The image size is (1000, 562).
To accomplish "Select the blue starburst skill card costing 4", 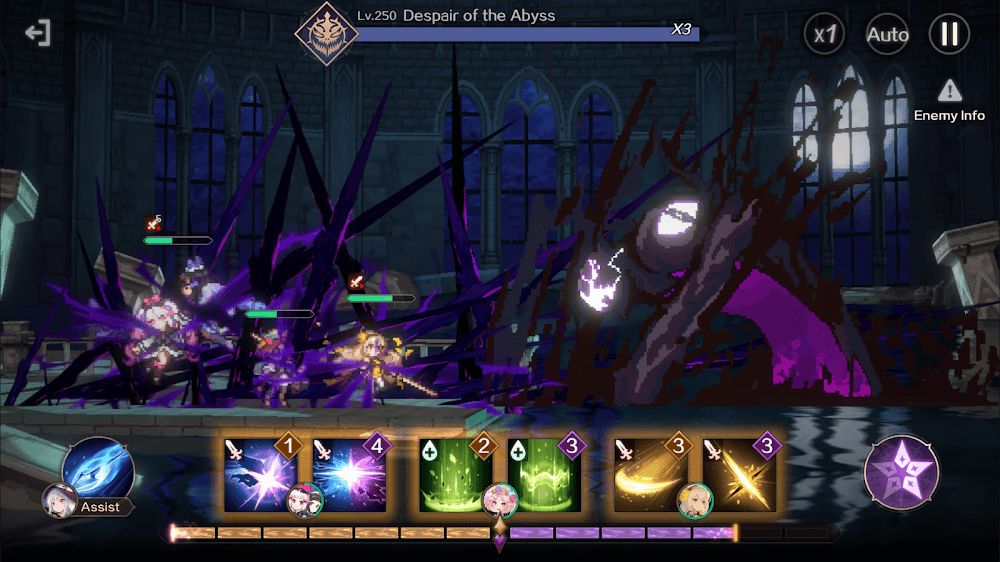I will click(x=350, y=474).
